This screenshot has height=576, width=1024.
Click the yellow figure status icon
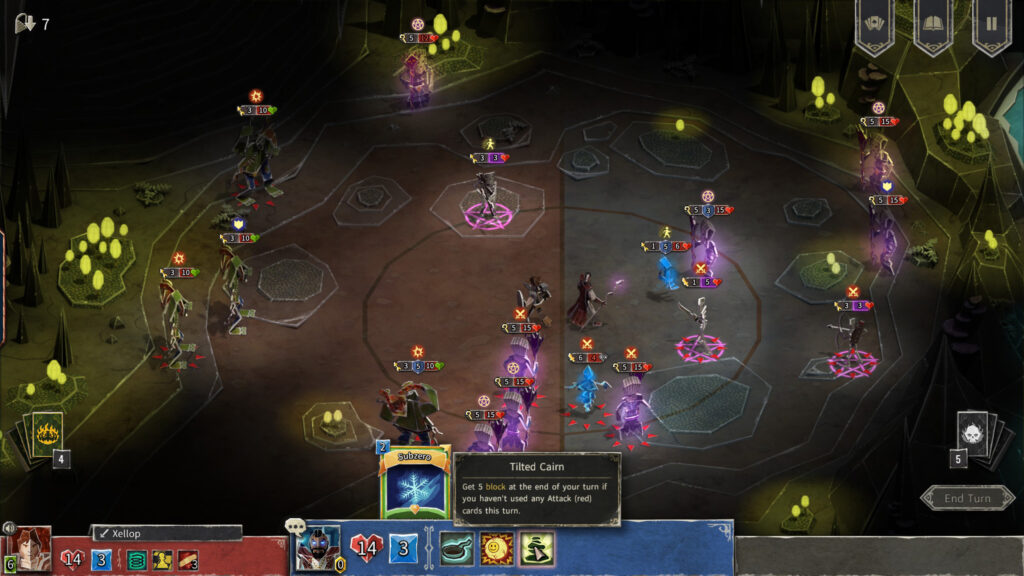pos(161,559)
